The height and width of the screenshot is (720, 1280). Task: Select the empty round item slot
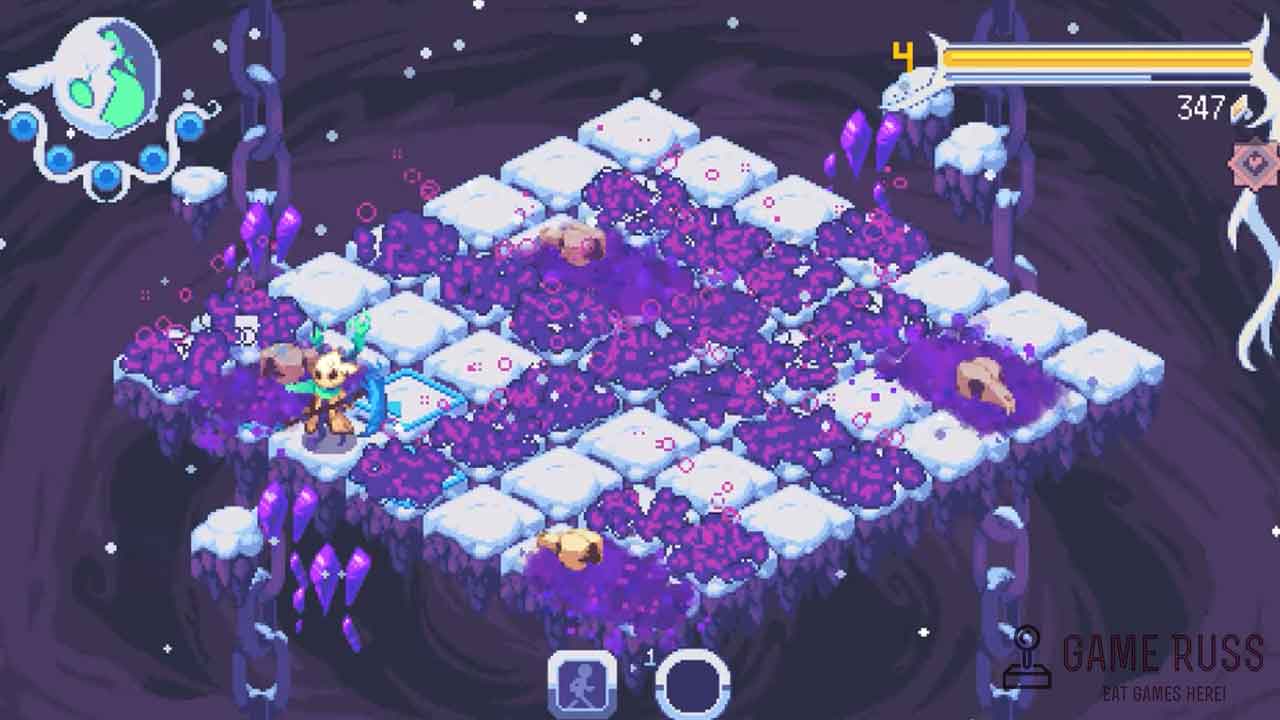click(x=692, y=686)
